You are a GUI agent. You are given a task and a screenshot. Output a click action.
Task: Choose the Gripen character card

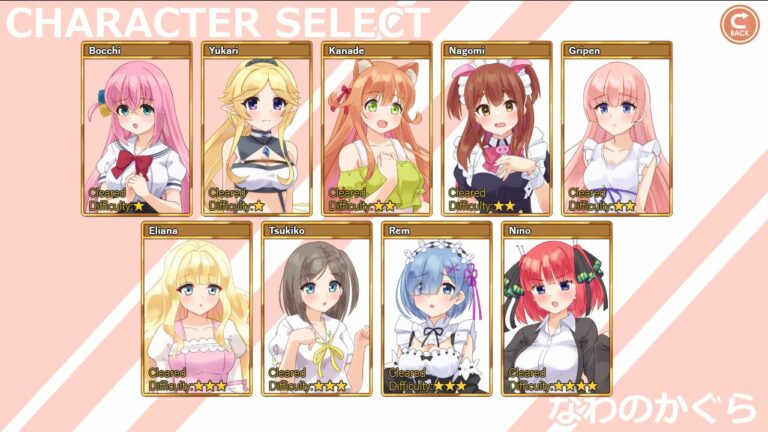(616, 129)
